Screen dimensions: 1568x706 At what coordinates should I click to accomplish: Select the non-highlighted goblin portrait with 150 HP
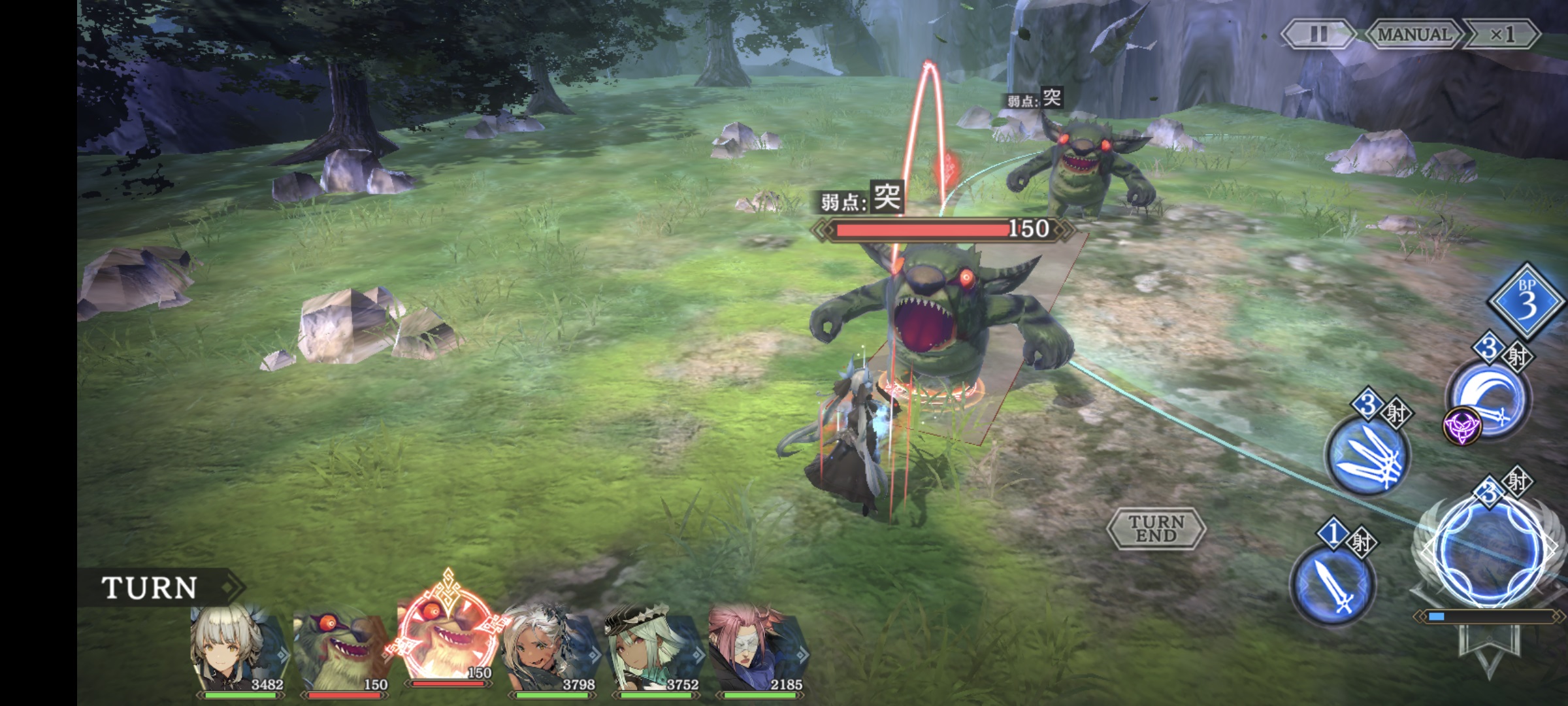coord(342,650)
